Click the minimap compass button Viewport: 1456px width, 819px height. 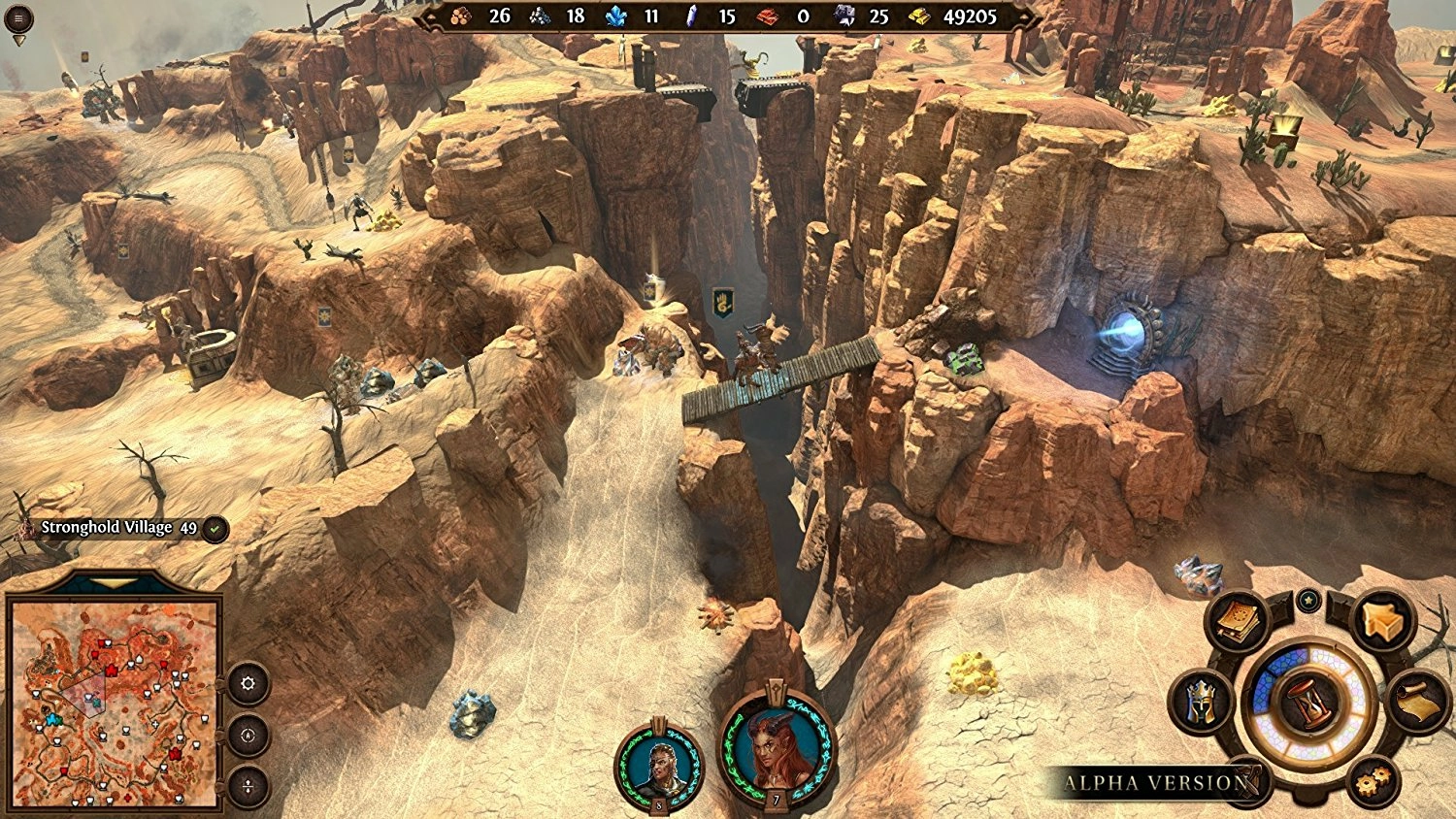pyautogui.click(x=248, y=736)
